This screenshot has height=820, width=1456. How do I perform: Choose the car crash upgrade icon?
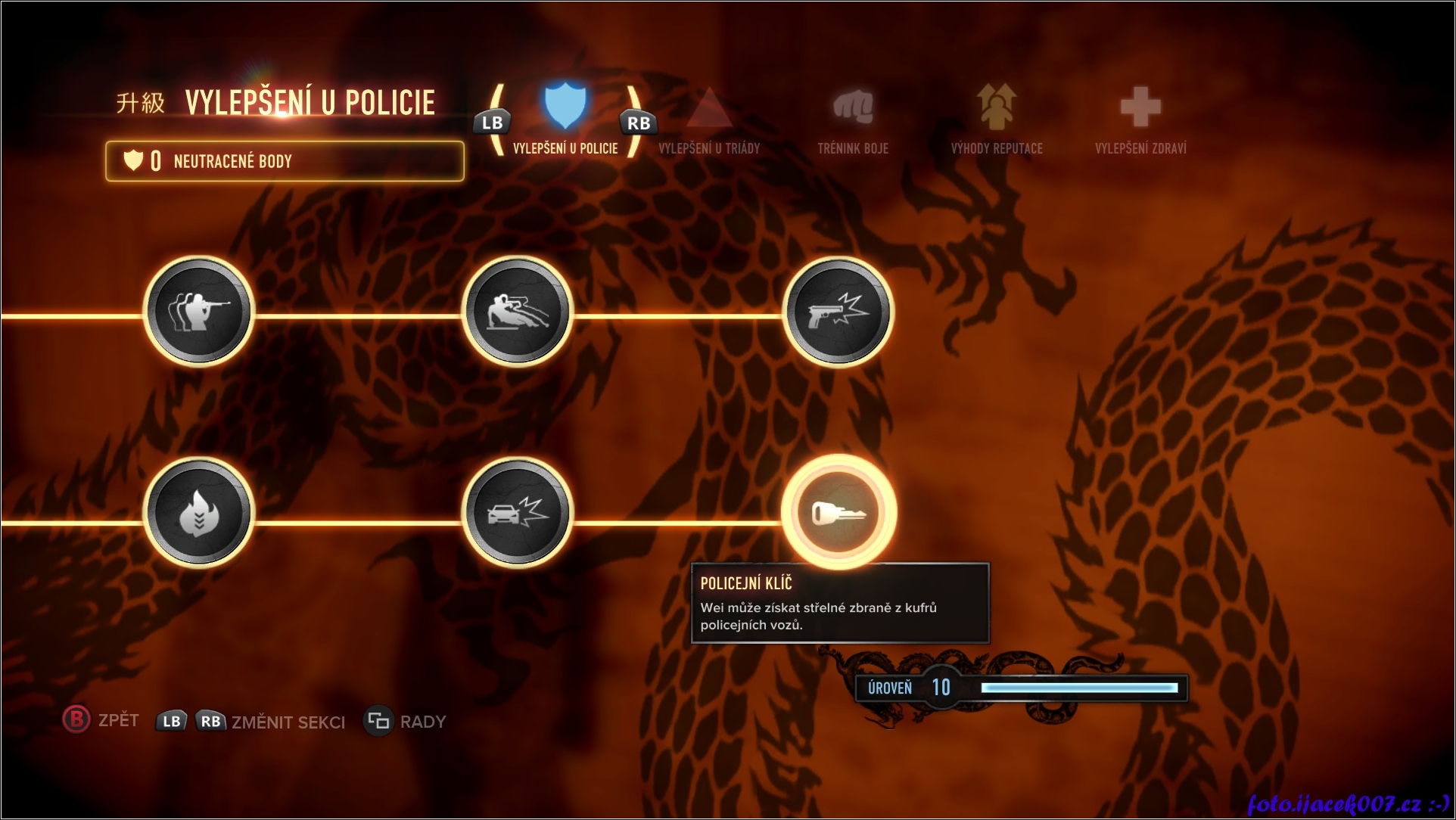(518, 513)
